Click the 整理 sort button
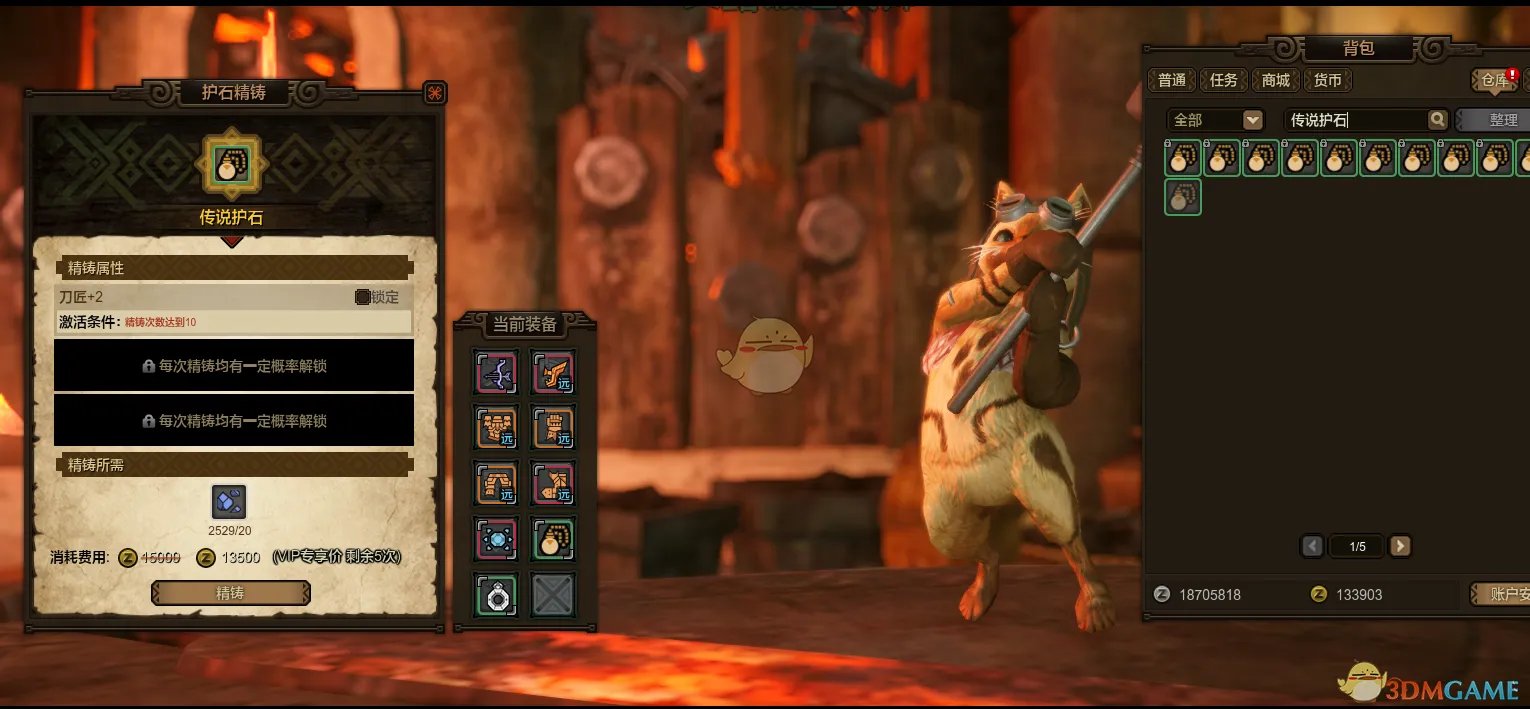Viewport: 1530px width, 709px height. (x=1502, y=120)
